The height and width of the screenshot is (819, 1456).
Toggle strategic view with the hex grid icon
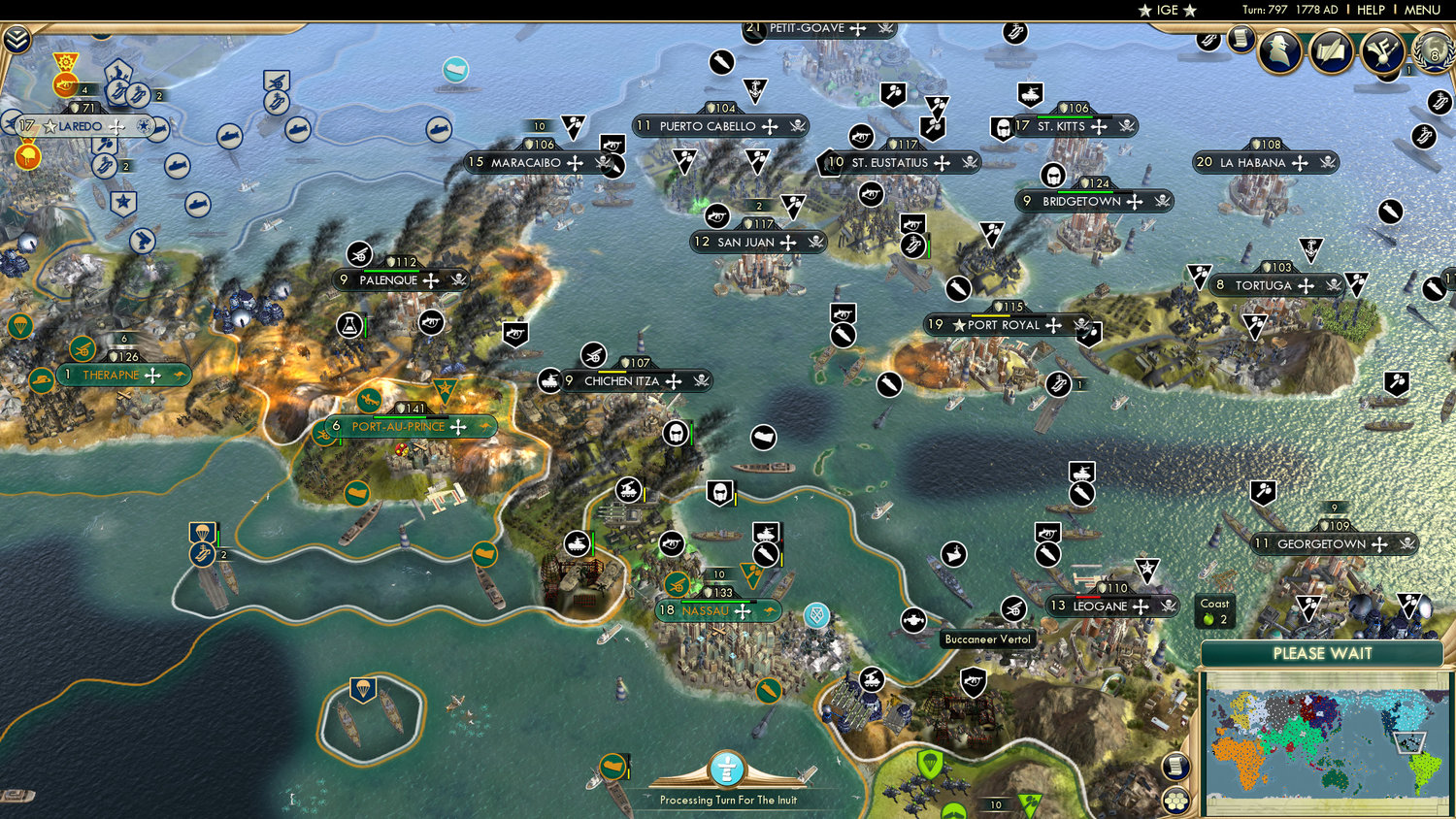click(x=1175, y=801)
